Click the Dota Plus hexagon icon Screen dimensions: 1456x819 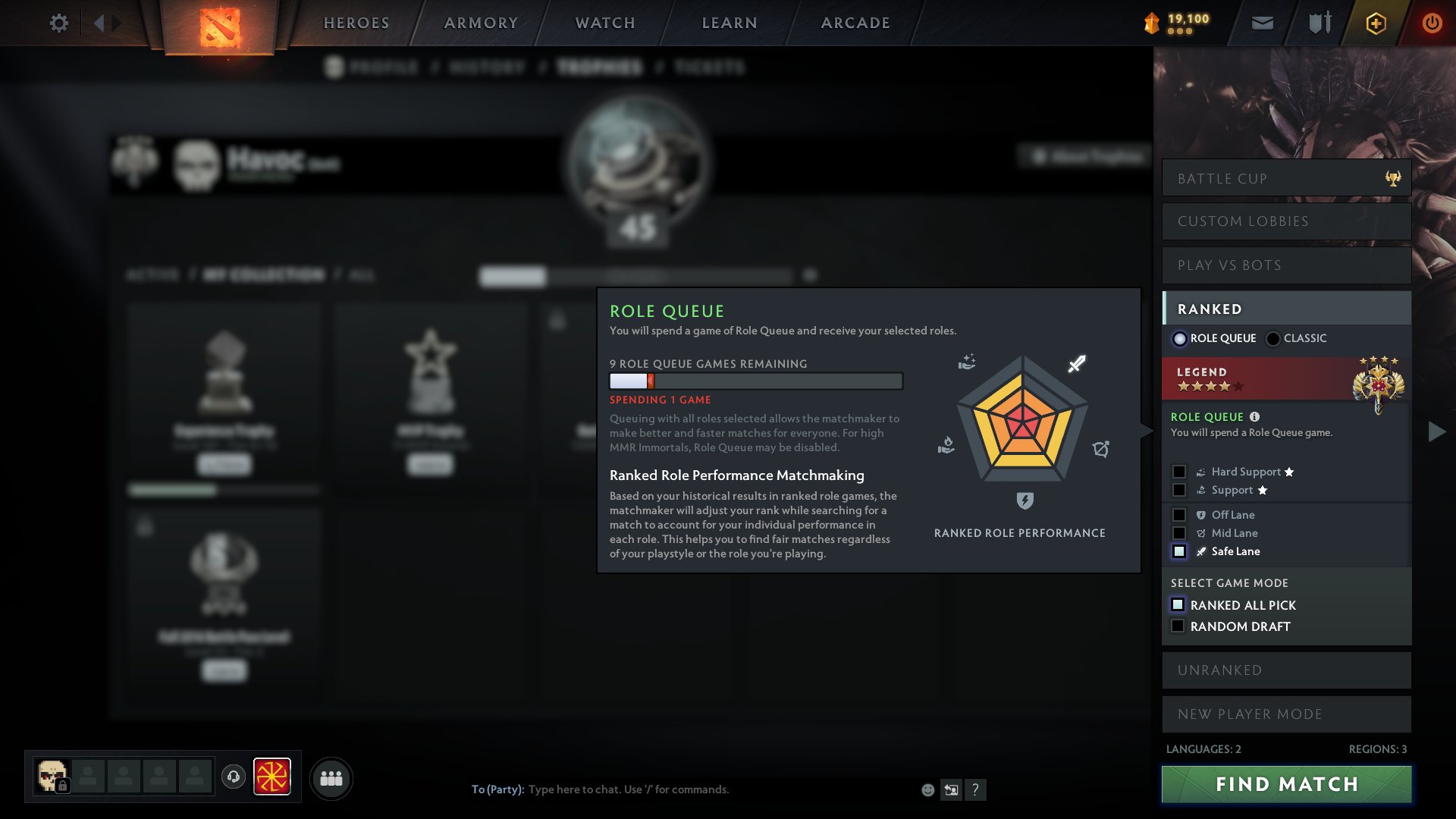tap(1375, 23)
